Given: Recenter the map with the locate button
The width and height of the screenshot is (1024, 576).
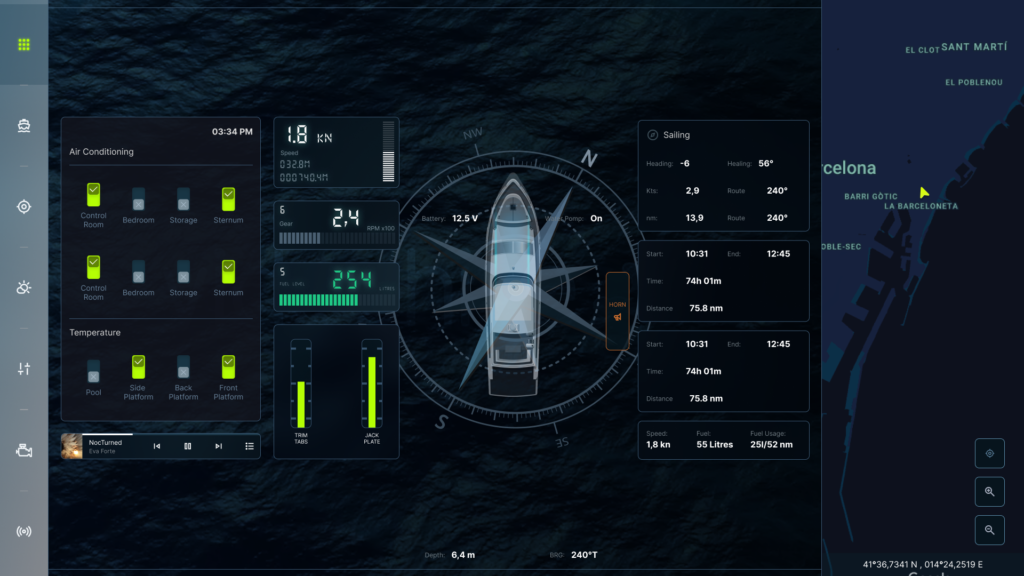Looking at the screenshot, I should click(989, 454).
